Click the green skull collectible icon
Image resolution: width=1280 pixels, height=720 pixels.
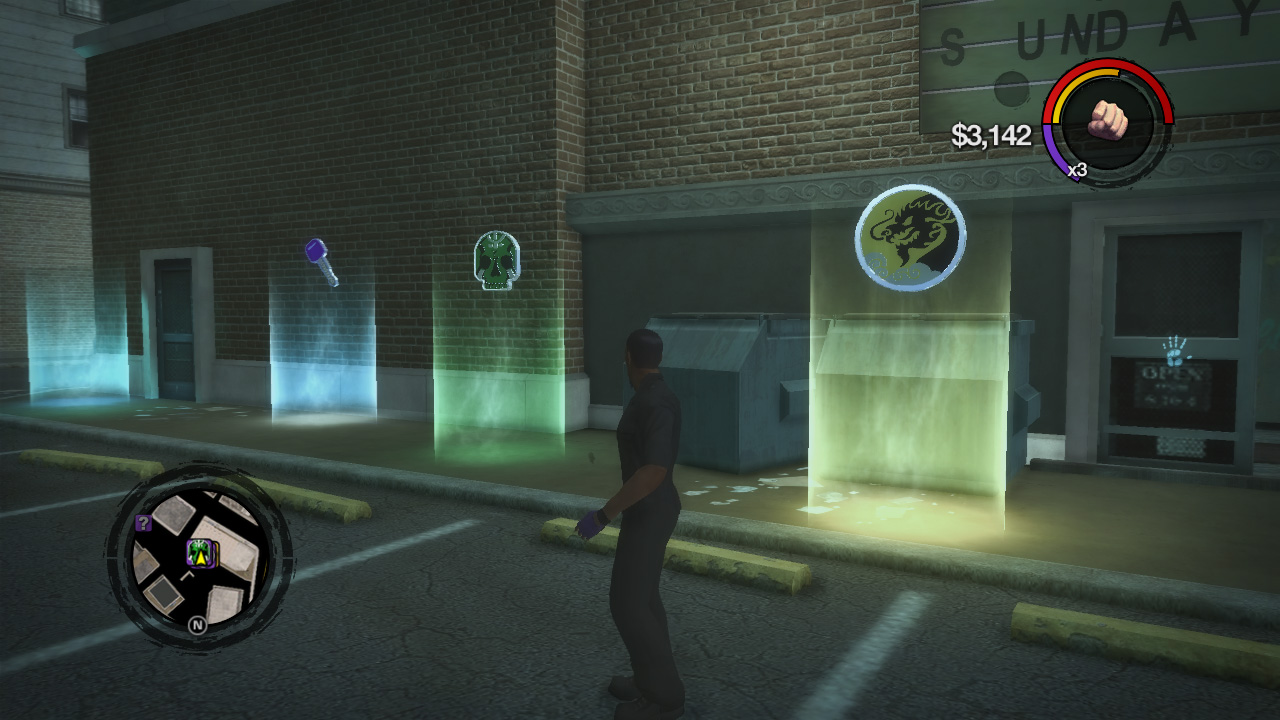[497, 262]
